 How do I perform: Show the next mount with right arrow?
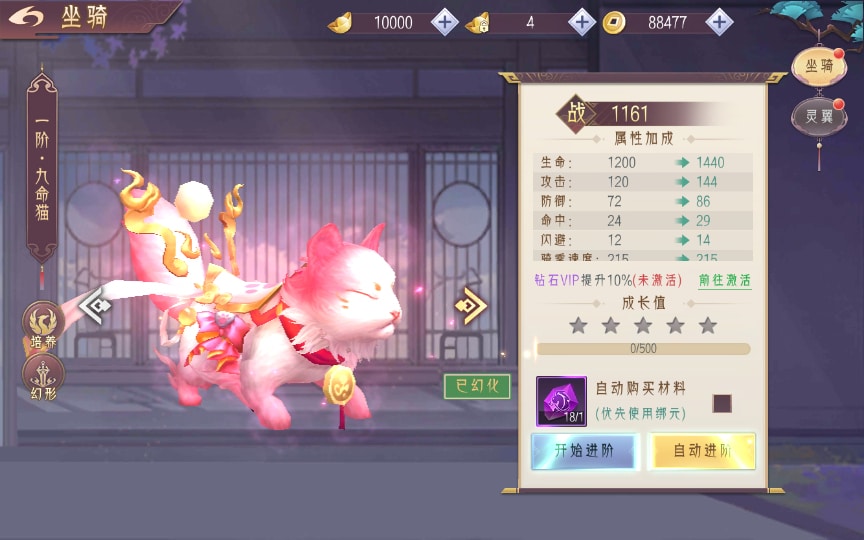click(x=469, y=305)
